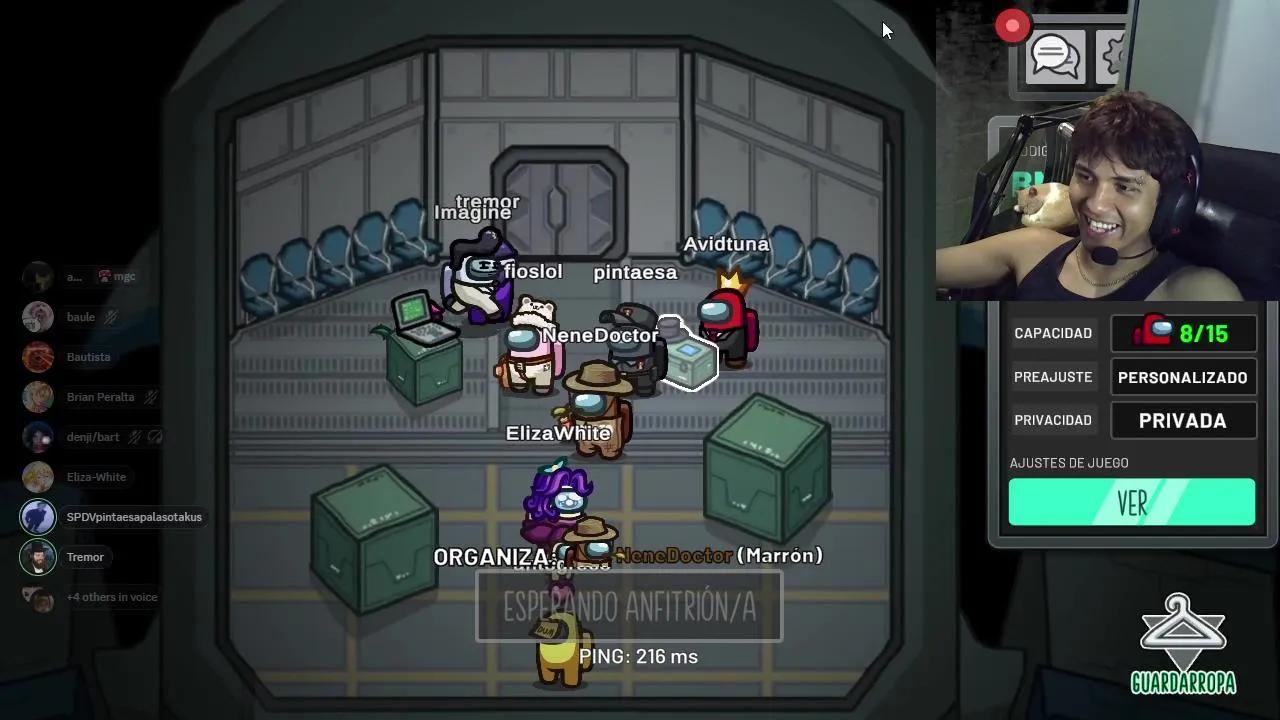Select Tremor in the Discord voice list
This screenshot has width=1280, height=720.
[x=85, y=557]
